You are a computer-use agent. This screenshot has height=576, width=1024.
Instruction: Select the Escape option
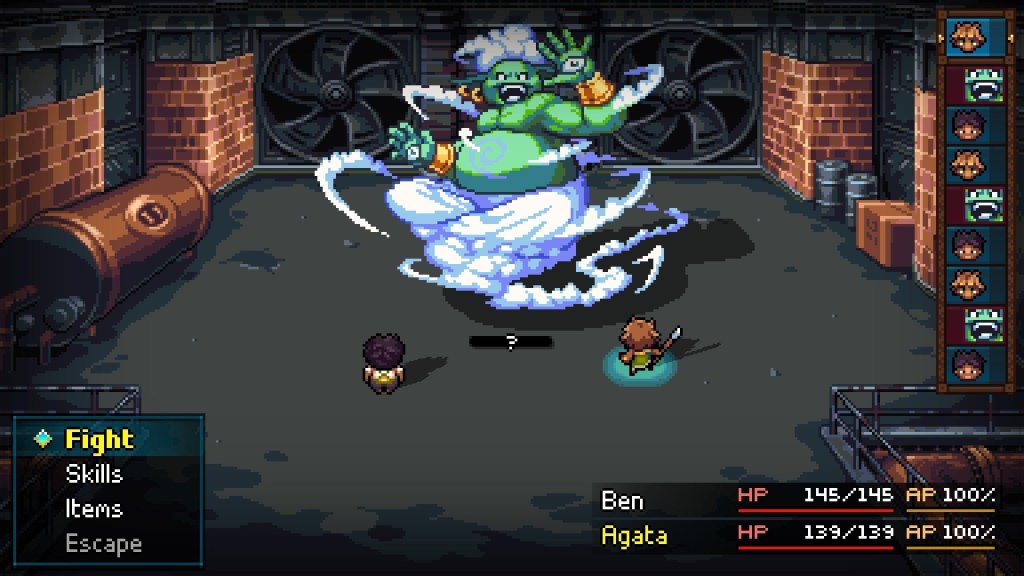click(103, 544)
